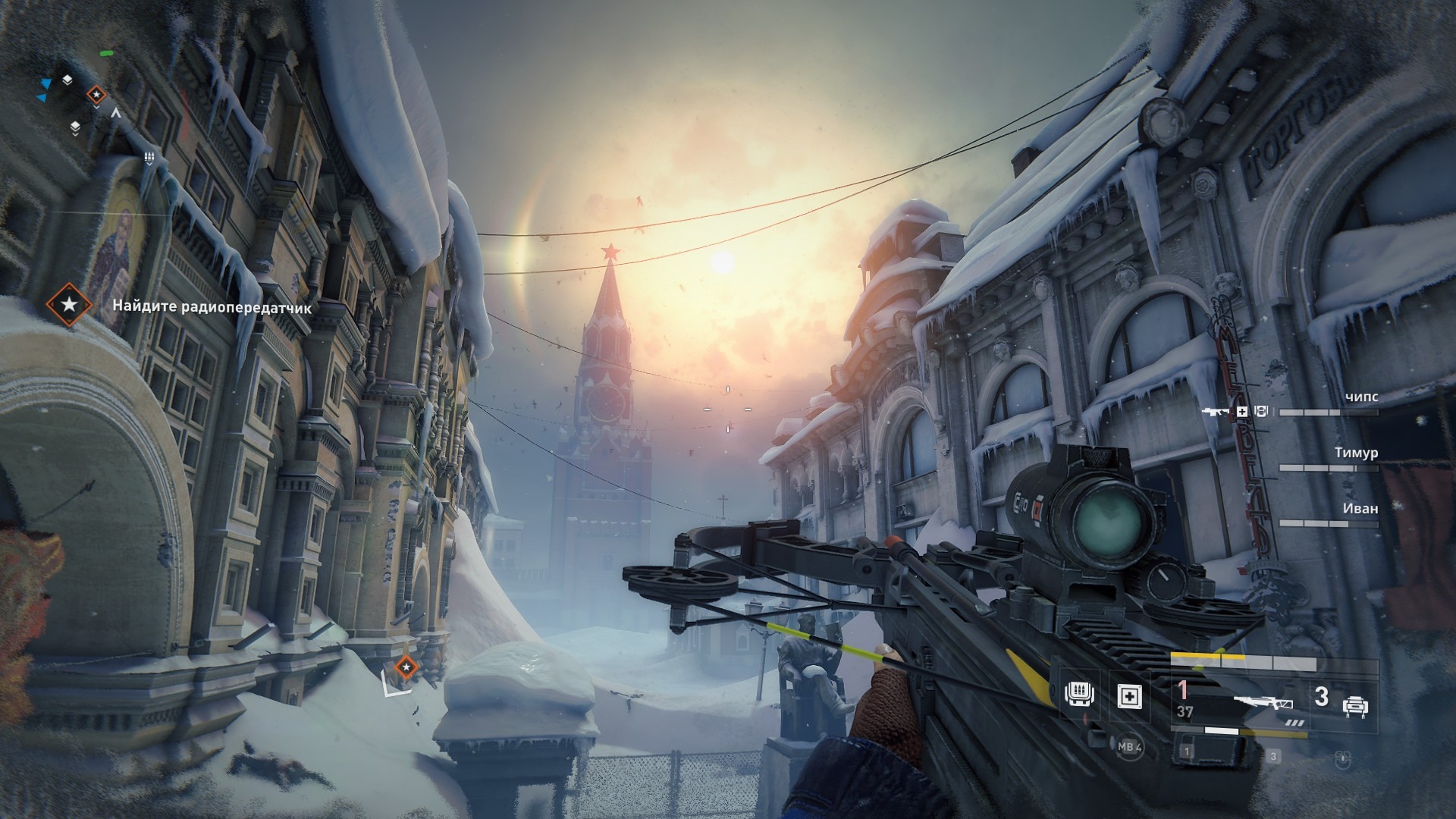
Task: Select teammate Иван in squad list
Action: 1360,508
